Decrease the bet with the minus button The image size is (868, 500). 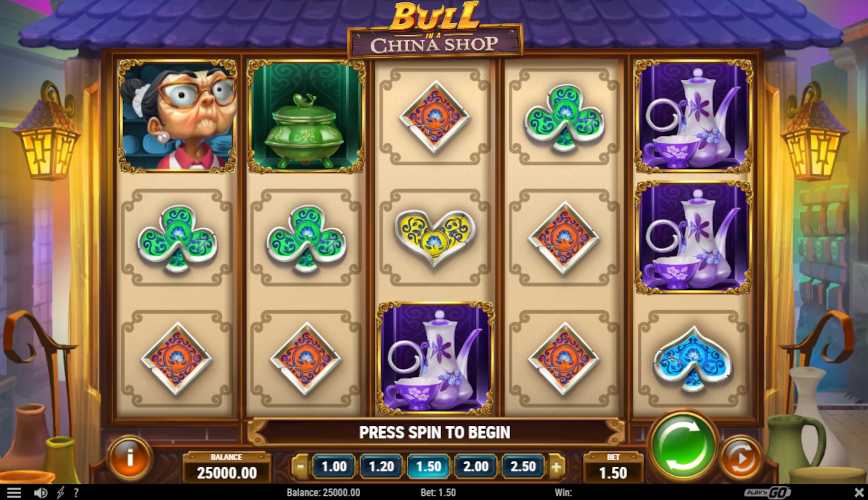coord(301,466)
